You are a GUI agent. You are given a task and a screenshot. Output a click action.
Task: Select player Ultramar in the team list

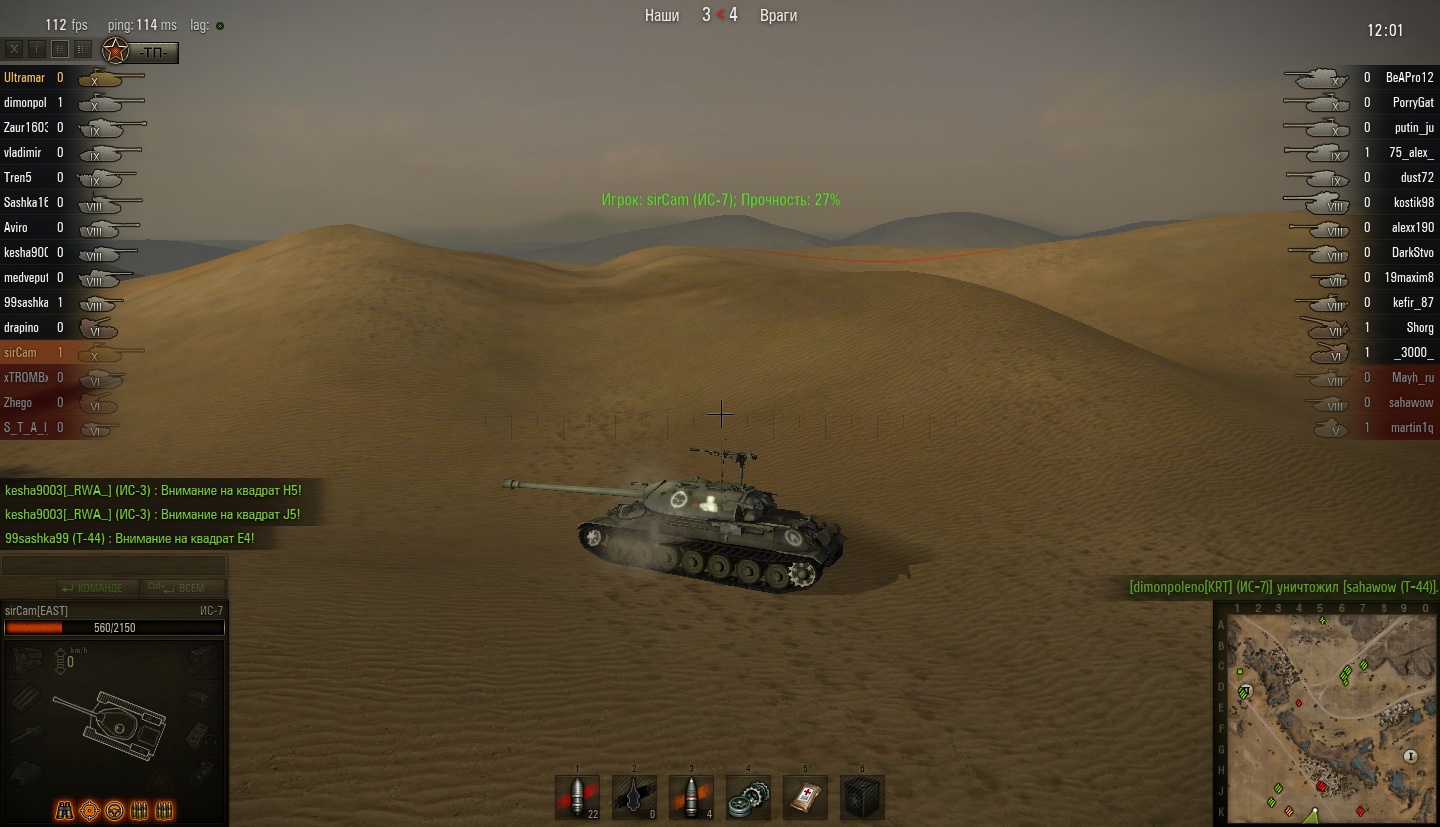(25, 77)
